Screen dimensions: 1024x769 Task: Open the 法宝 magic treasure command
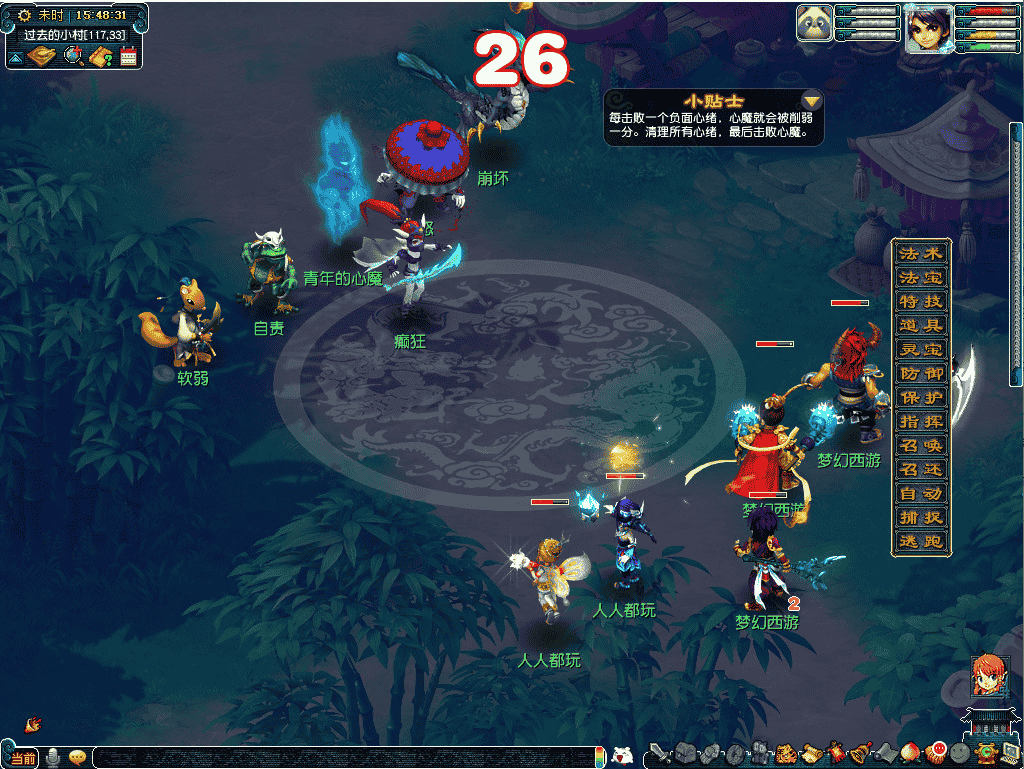point(920,278)
